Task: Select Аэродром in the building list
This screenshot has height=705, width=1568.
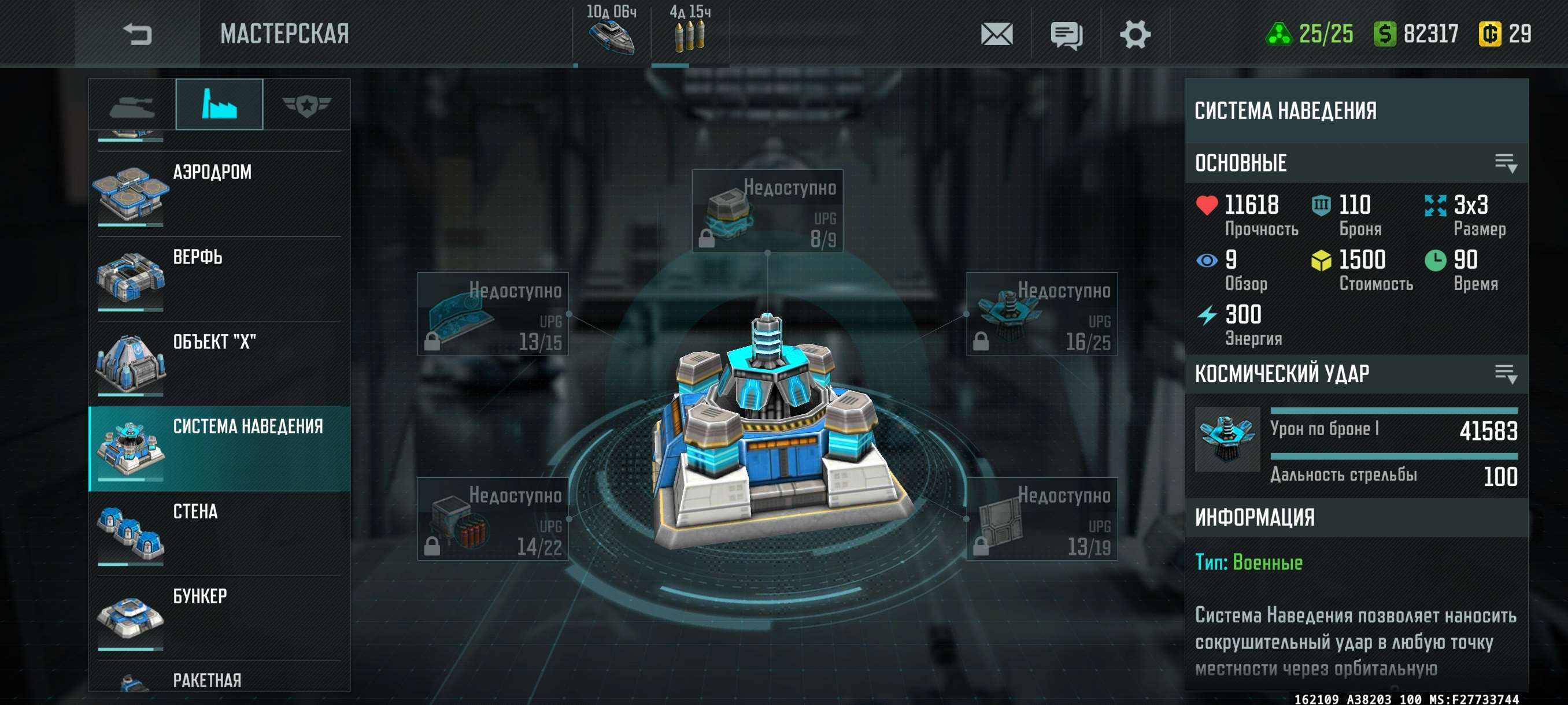Action: 219,194
